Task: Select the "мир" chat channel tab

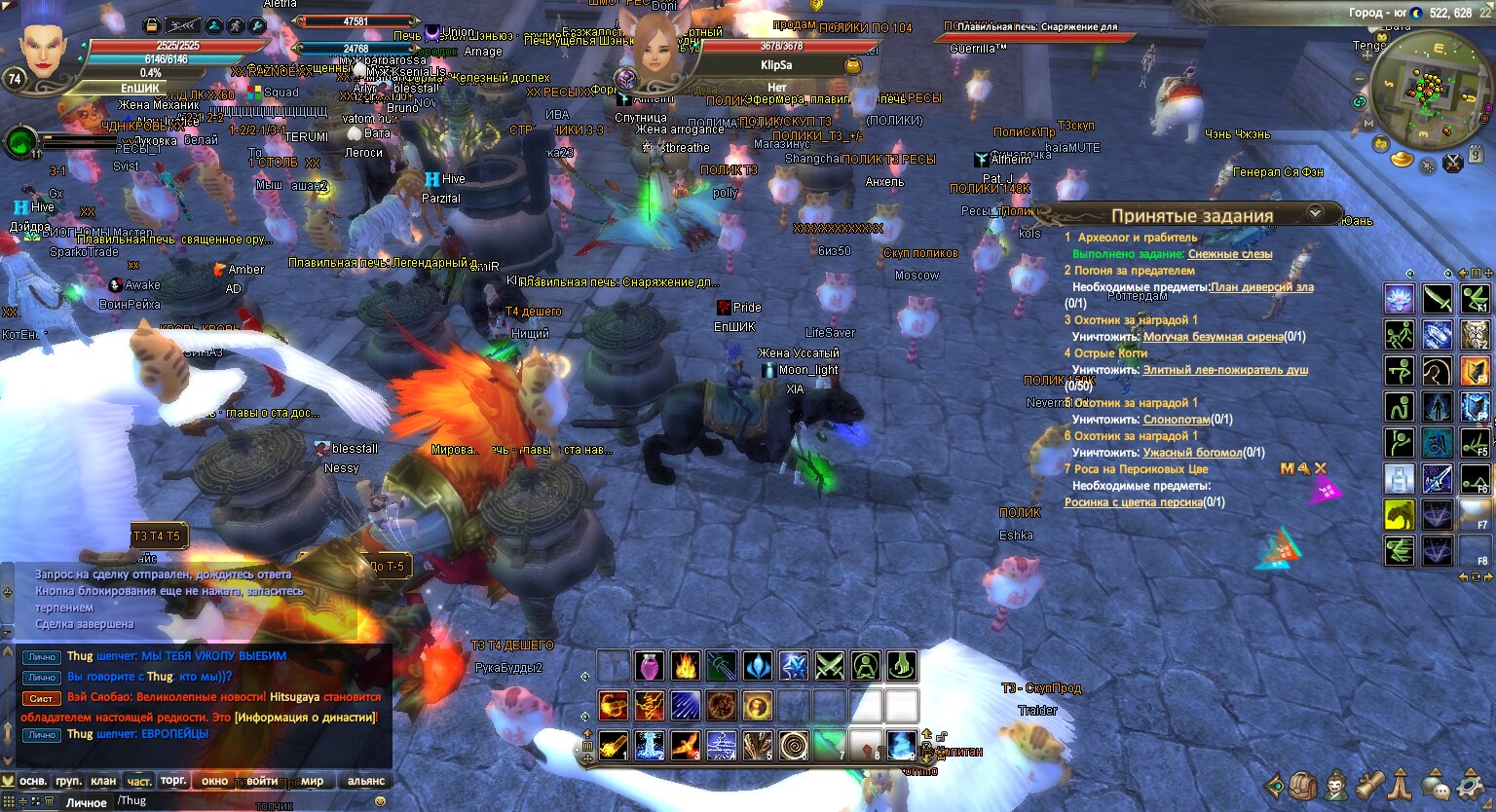Action: (312, 781)
